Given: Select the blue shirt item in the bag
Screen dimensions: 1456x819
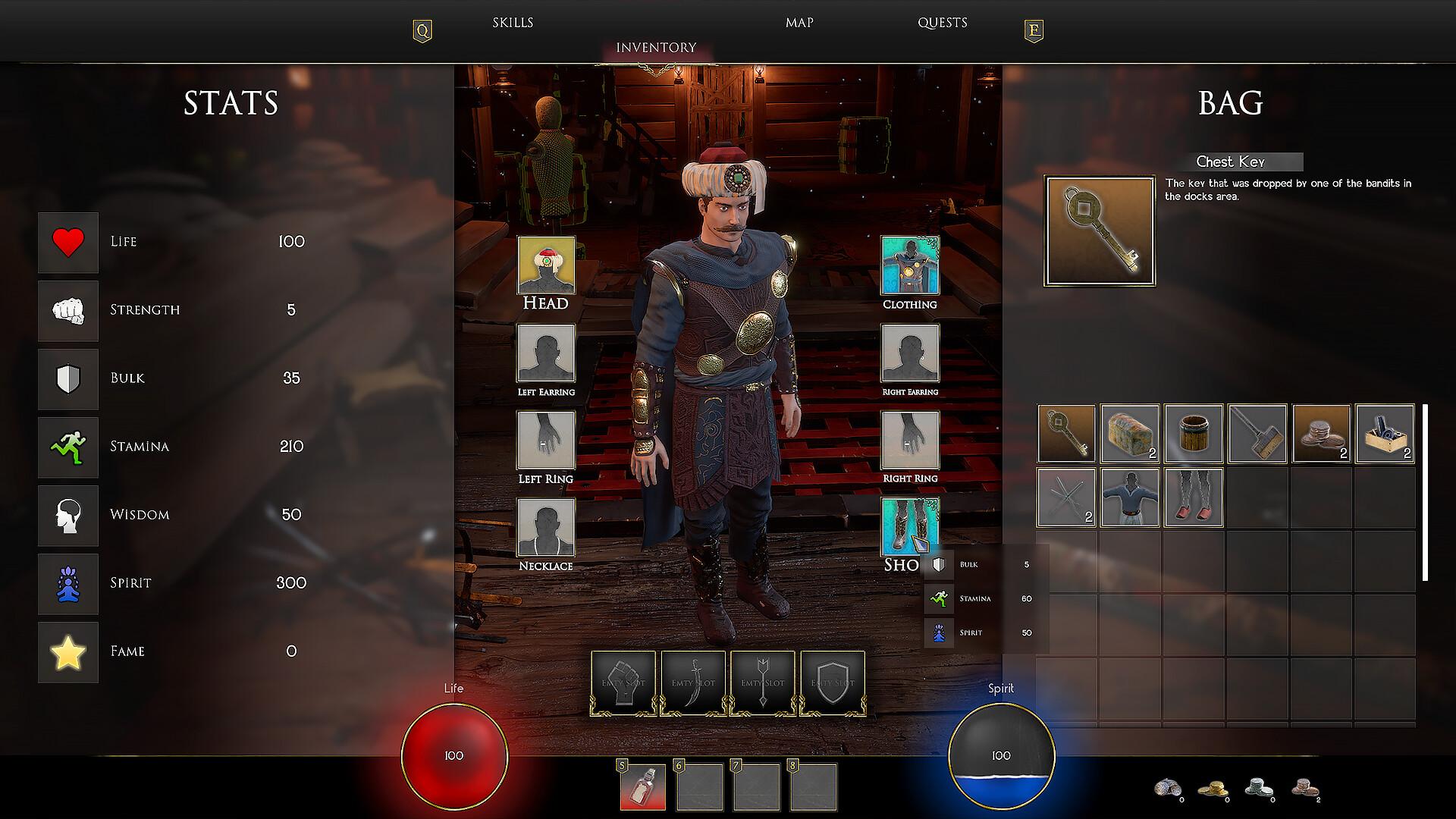Looking at the screenshot, I should [1129, 497].
